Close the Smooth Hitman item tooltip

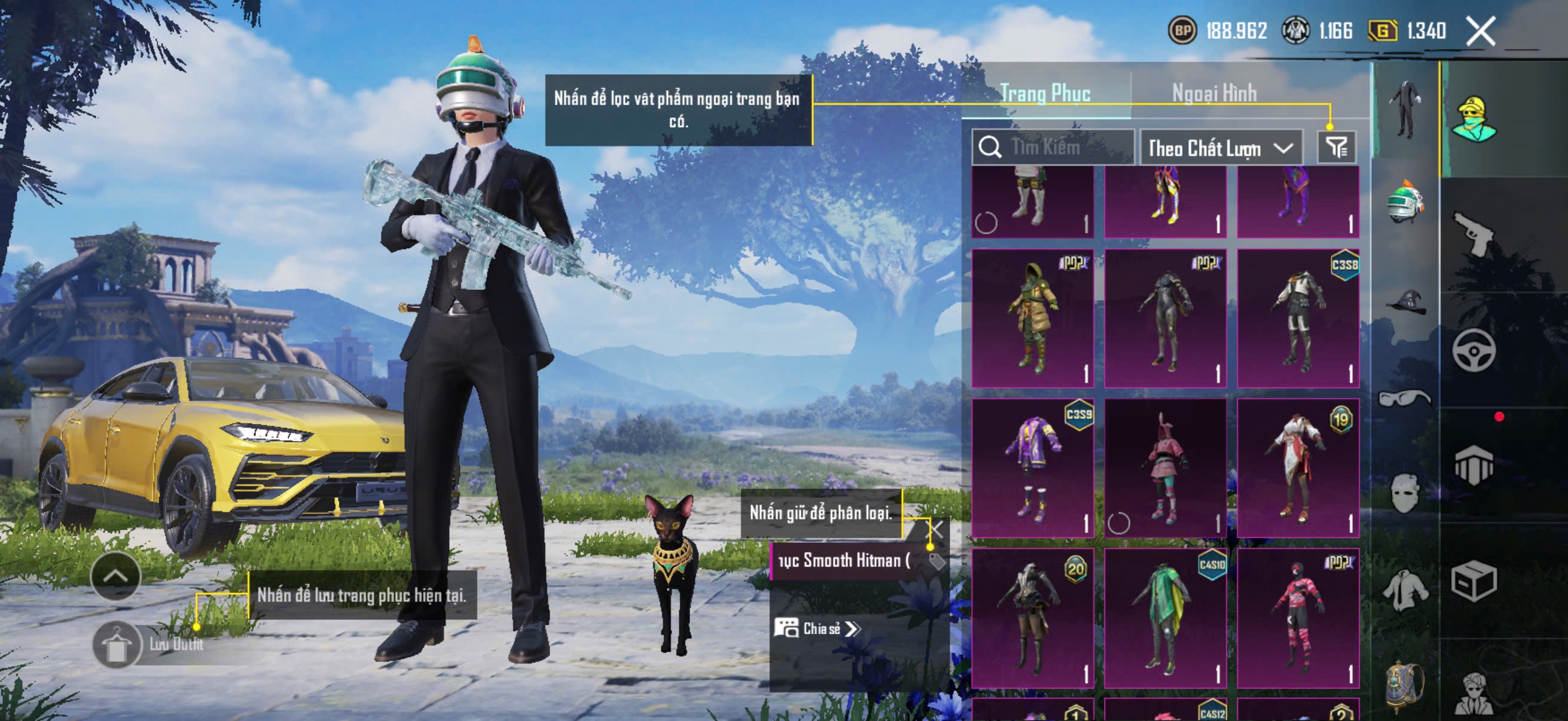935,529
